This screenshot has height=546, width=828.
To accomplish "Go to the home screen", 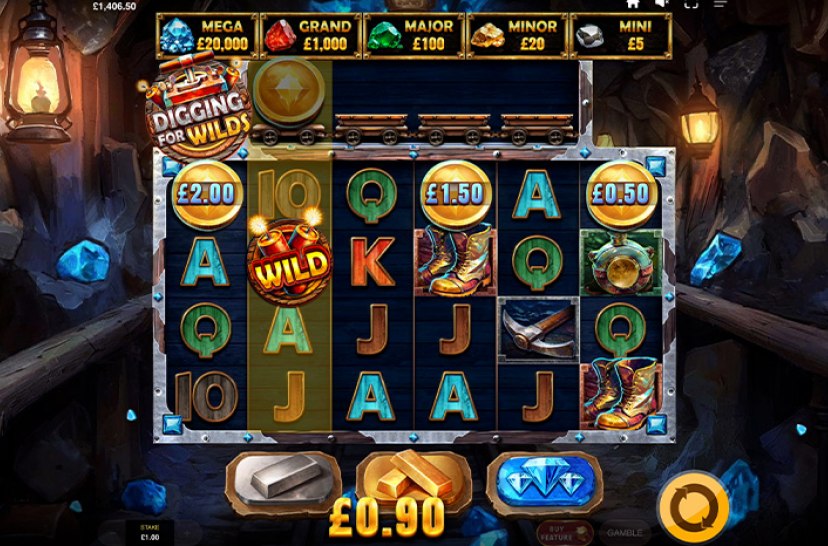I will pyautogui.click(x=632, y=4).
